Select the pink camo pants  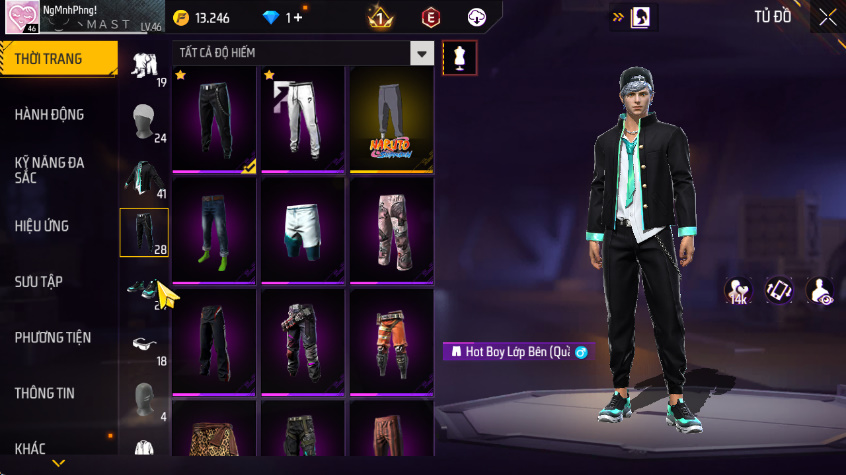(391, 232)
